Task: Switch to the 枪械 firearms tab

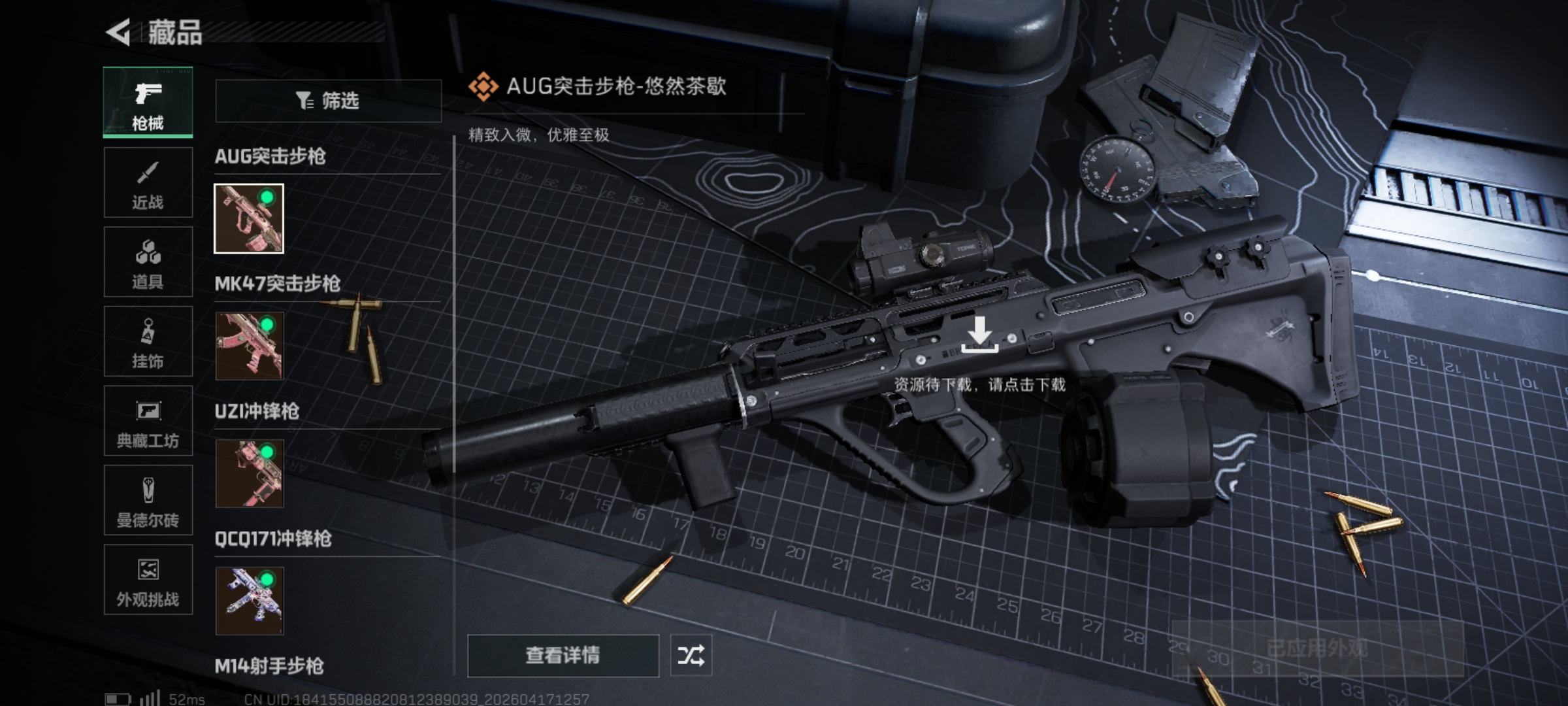Action: coord(148,103)
